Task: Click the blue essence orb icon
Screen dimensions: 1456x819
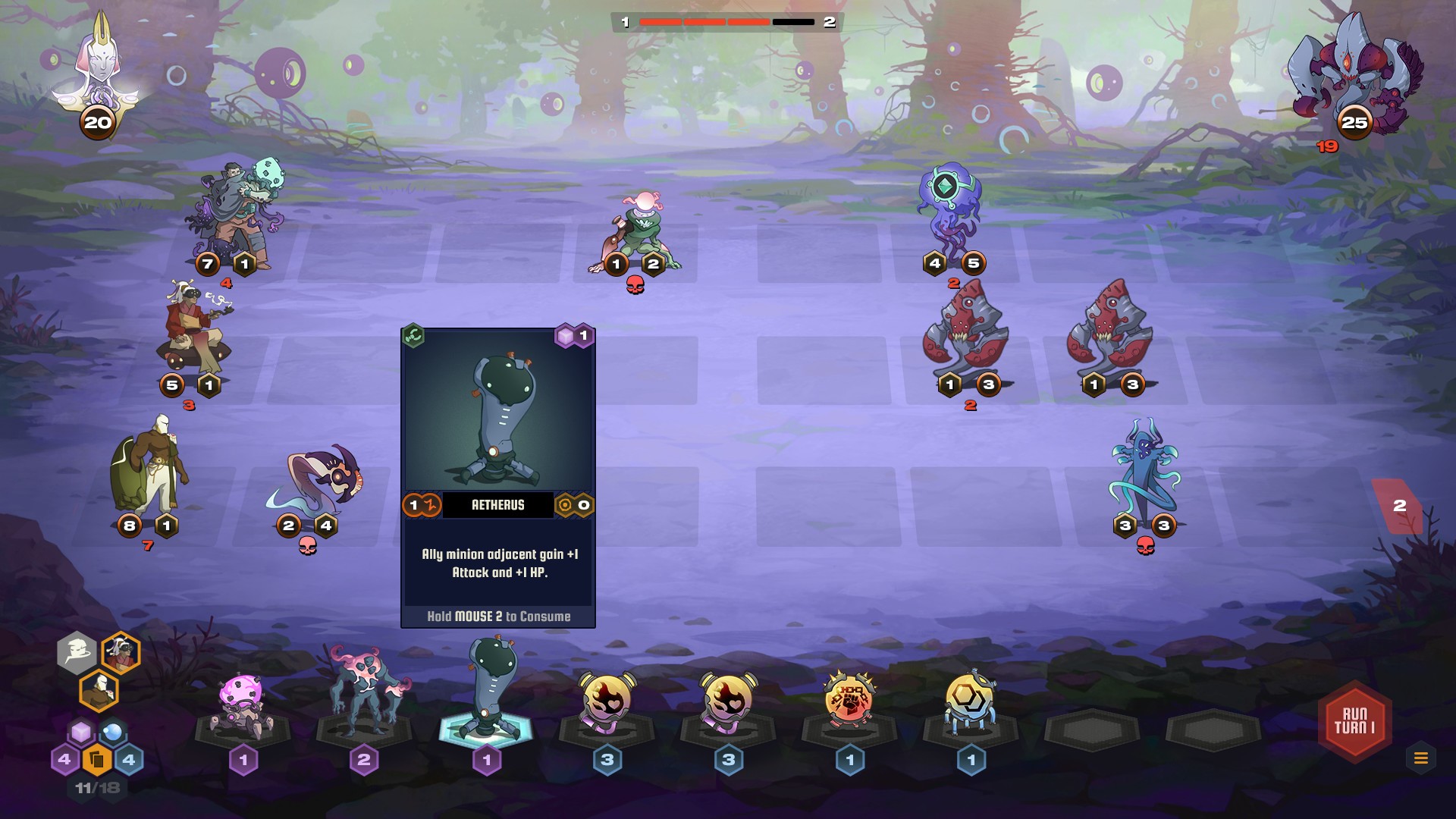Action: click(111, 733)
